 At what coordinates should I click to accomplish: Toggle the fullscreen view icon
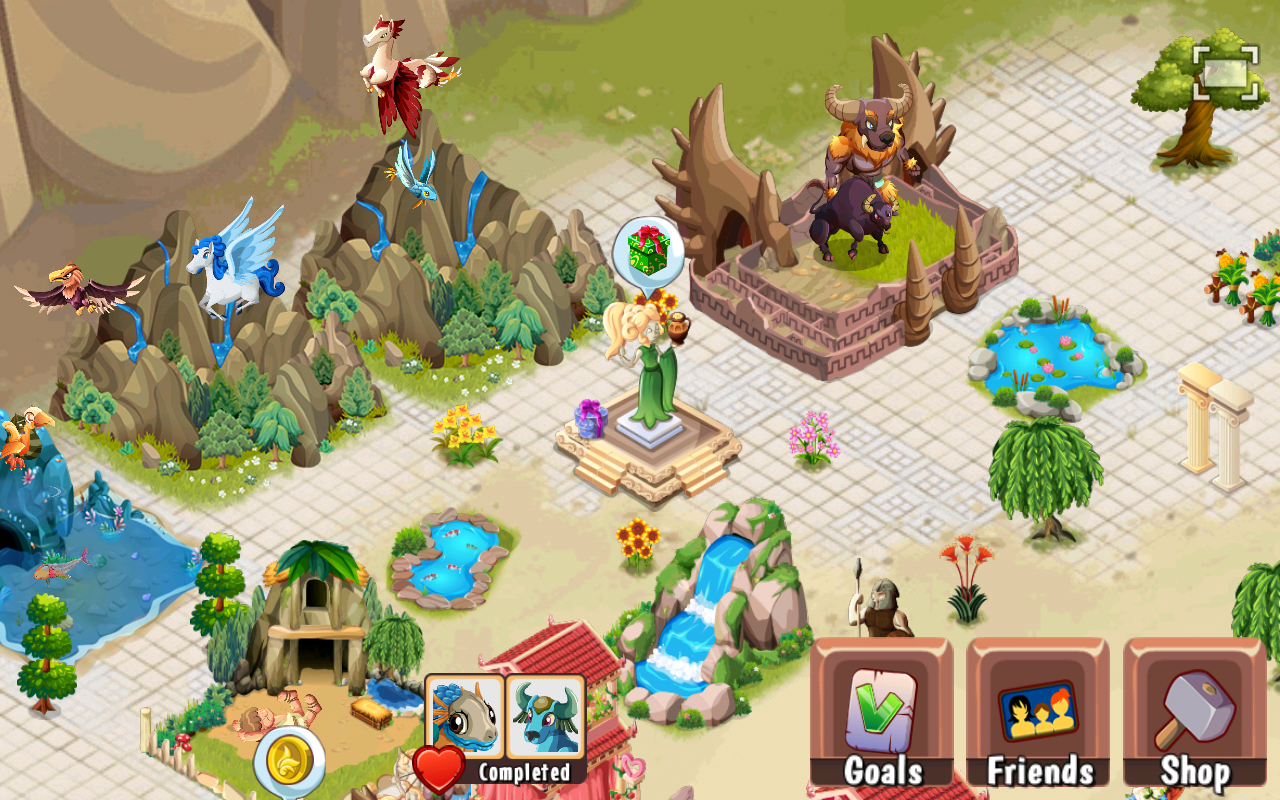[1225, 72]
